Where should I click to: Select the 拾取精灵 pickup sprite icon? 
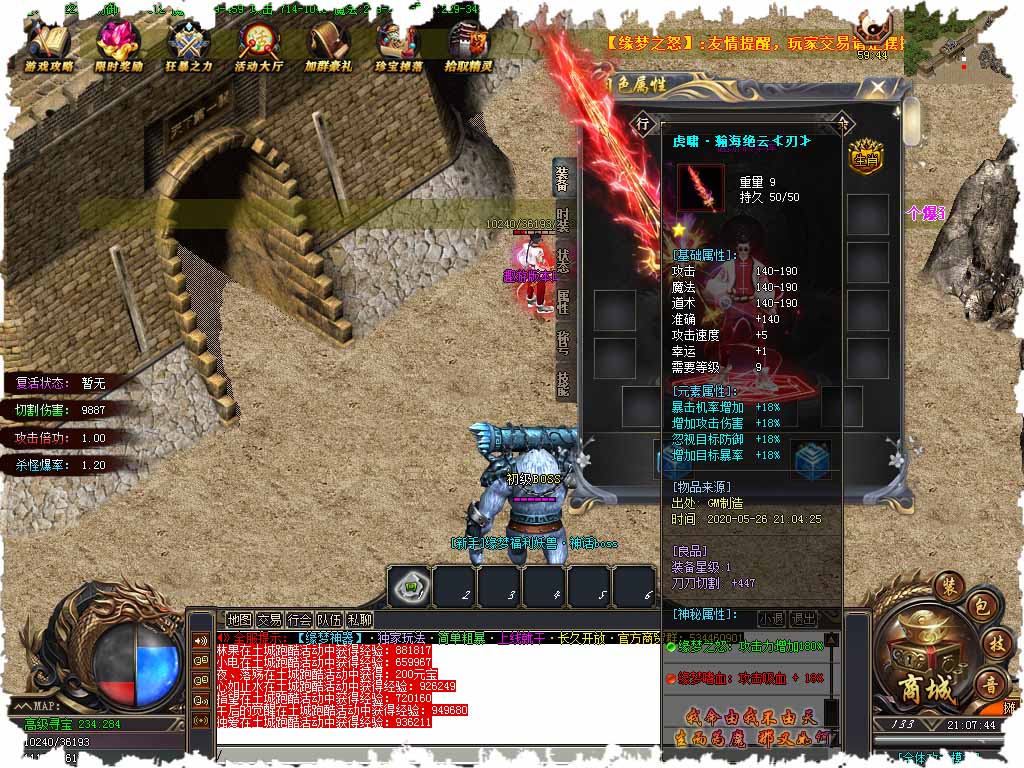[468, 45]
